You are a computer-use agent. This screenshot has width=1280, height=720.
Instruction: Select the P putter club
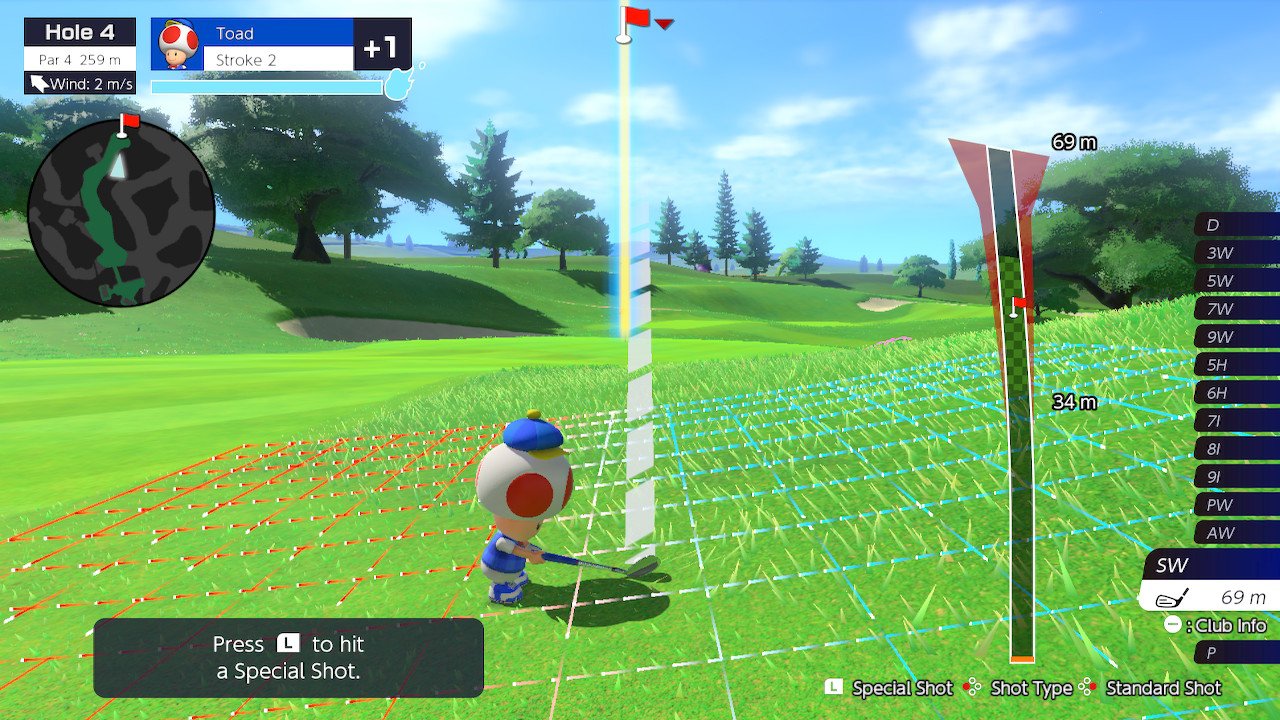coord(1236,653)
